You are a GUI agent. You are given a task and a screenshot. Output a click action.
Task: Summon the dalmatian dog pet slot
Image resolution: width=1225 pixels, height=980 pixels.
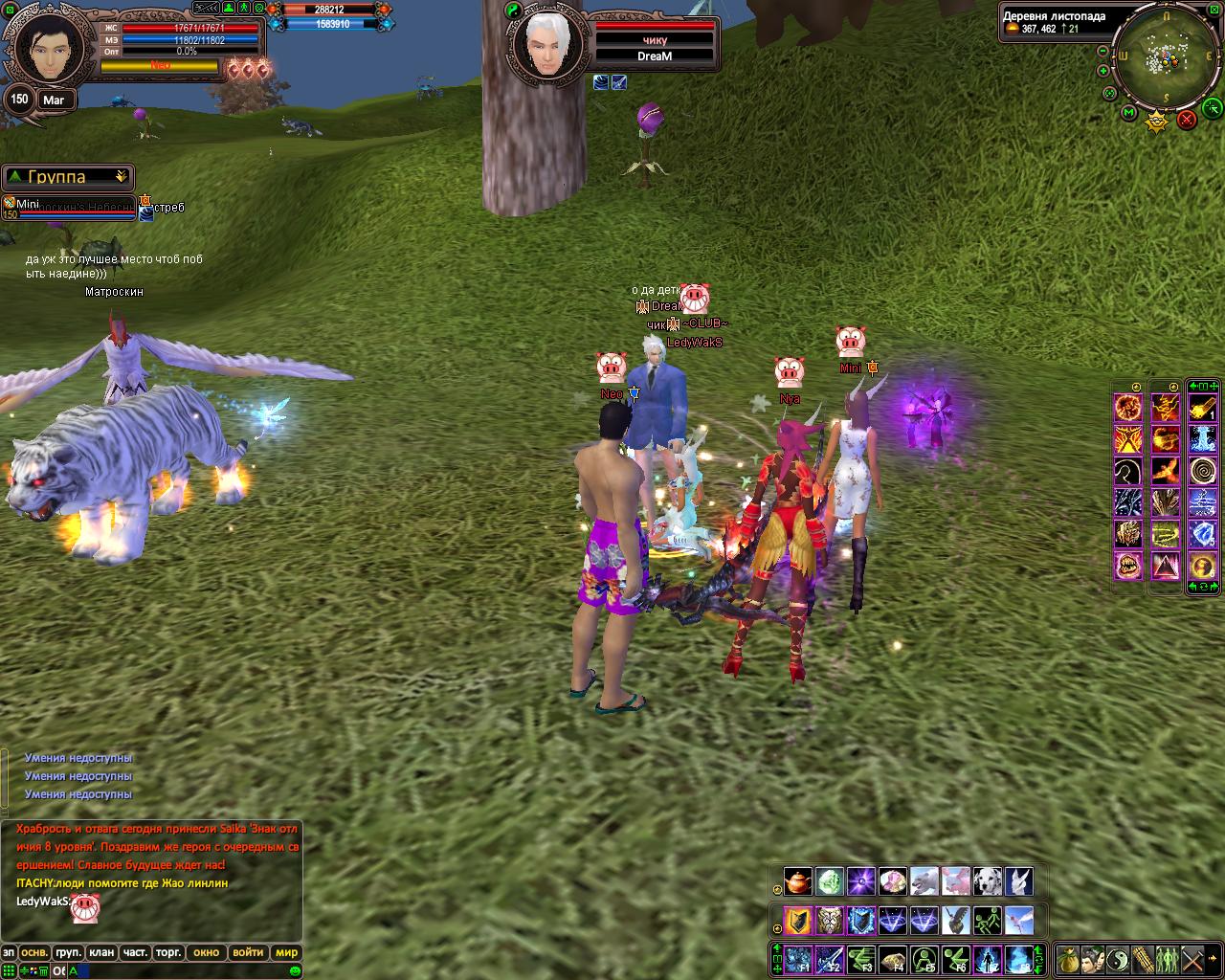(x=987, y=881)
